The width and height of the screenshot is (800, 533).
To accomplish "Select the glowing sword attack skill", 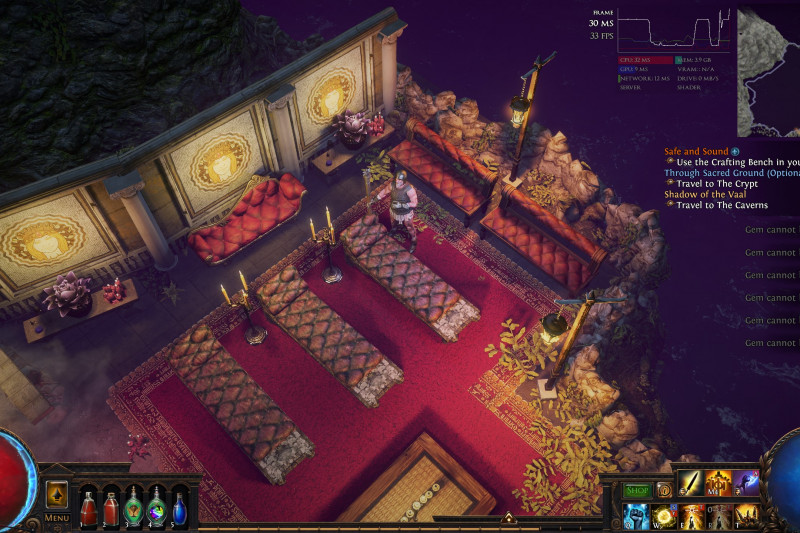I will point(692,484).
